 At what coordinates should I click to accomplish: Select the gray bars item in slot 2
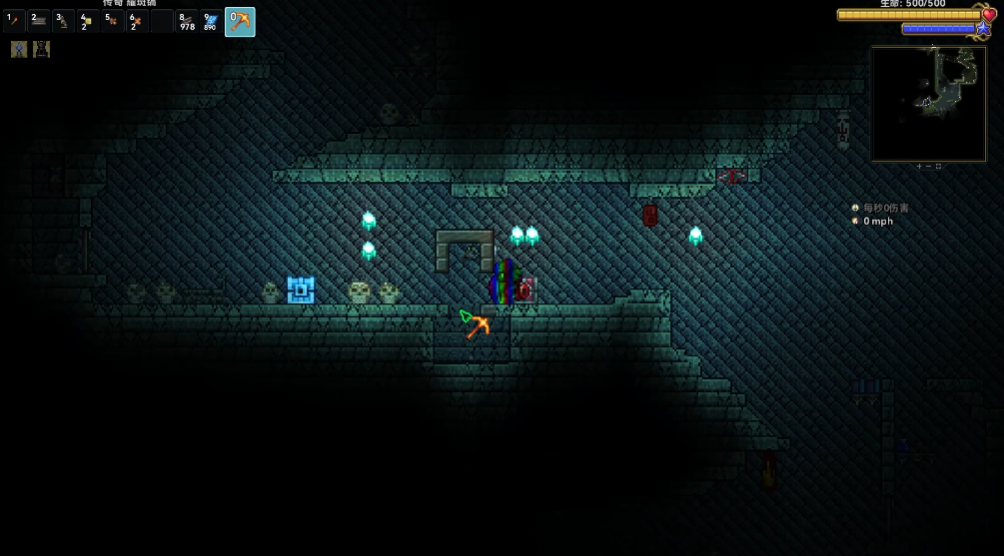[38, 20]
